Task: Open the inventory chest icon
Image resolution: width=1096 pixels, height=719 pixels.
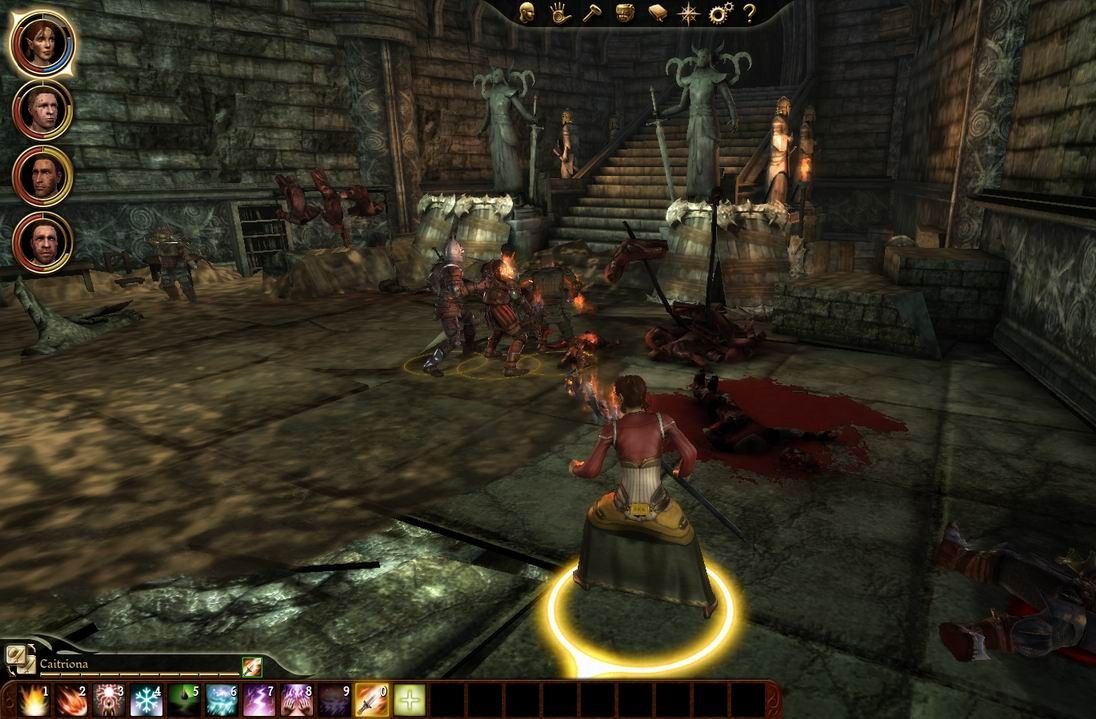Action: point(623,13)
